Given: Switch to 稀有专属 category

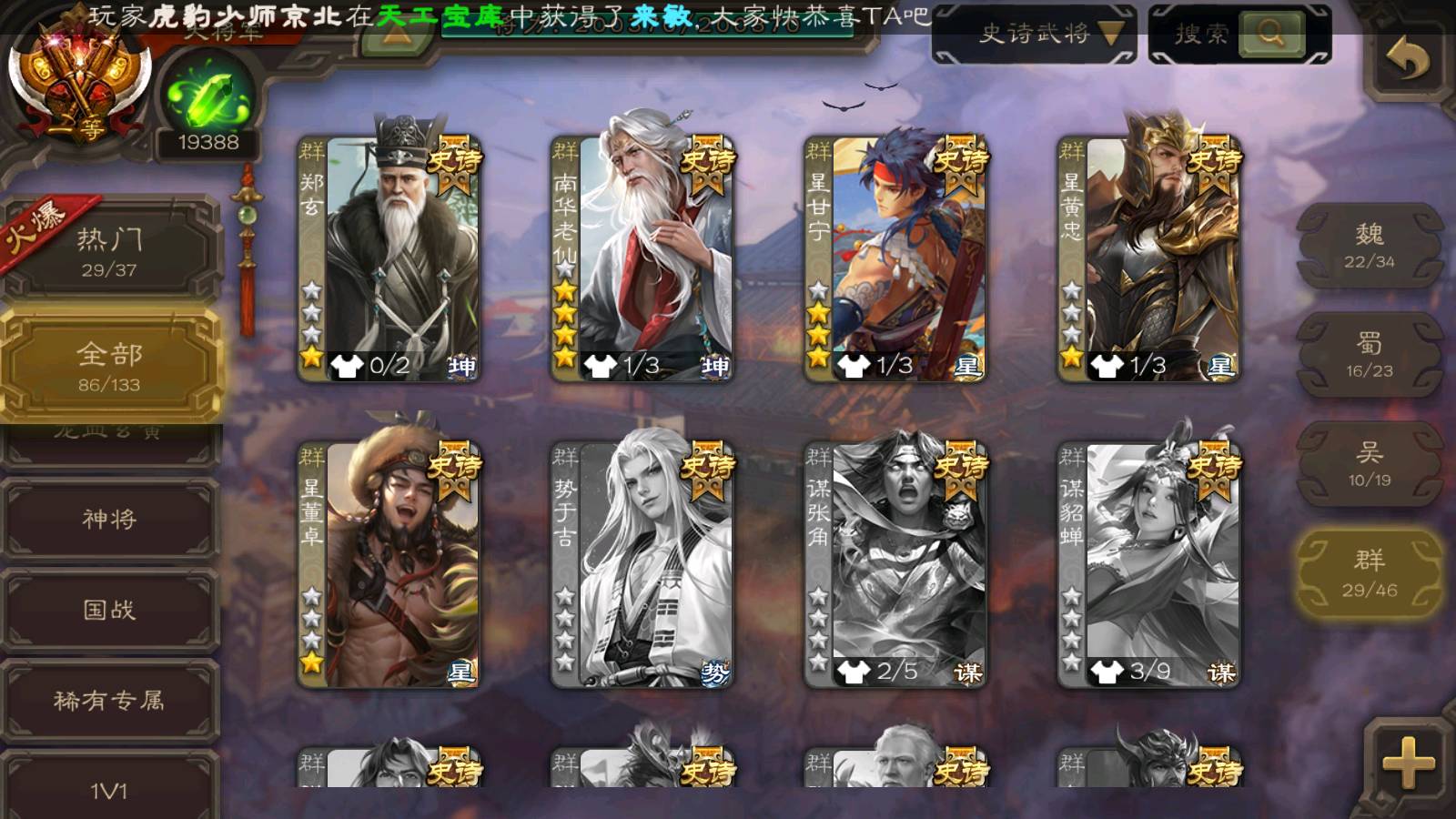Looking at the screenshot, I should click(109, 701).
